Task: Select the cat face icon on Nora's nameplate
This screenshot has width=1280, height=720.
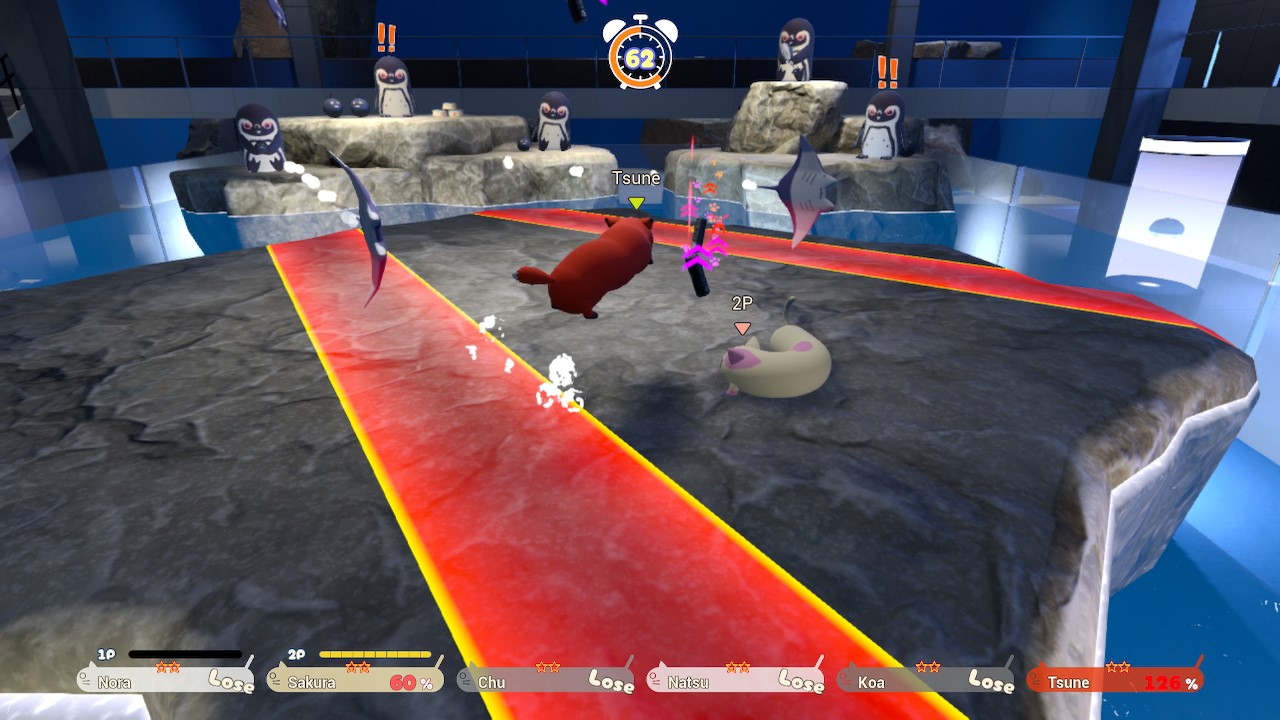Action: pyautogui.click(x=83, y=681)
